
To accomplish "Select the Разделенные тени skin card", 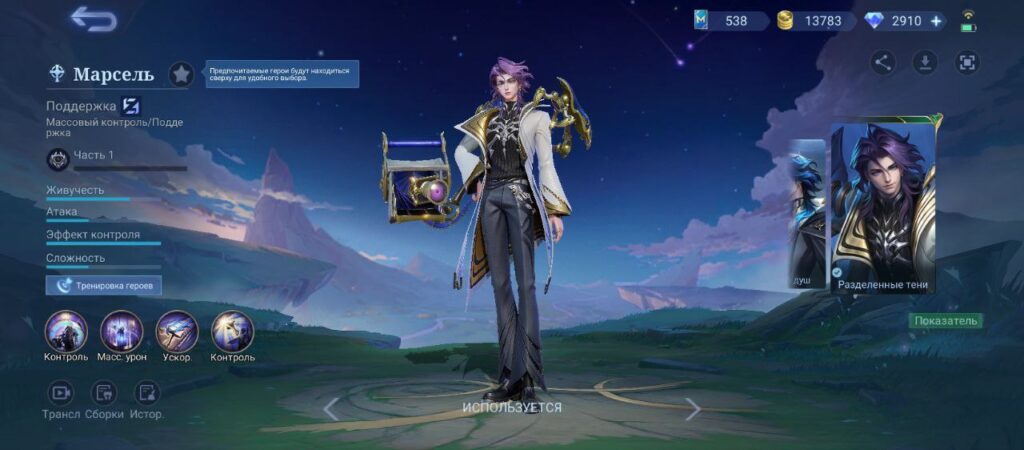I will click(x=883, y=208).
